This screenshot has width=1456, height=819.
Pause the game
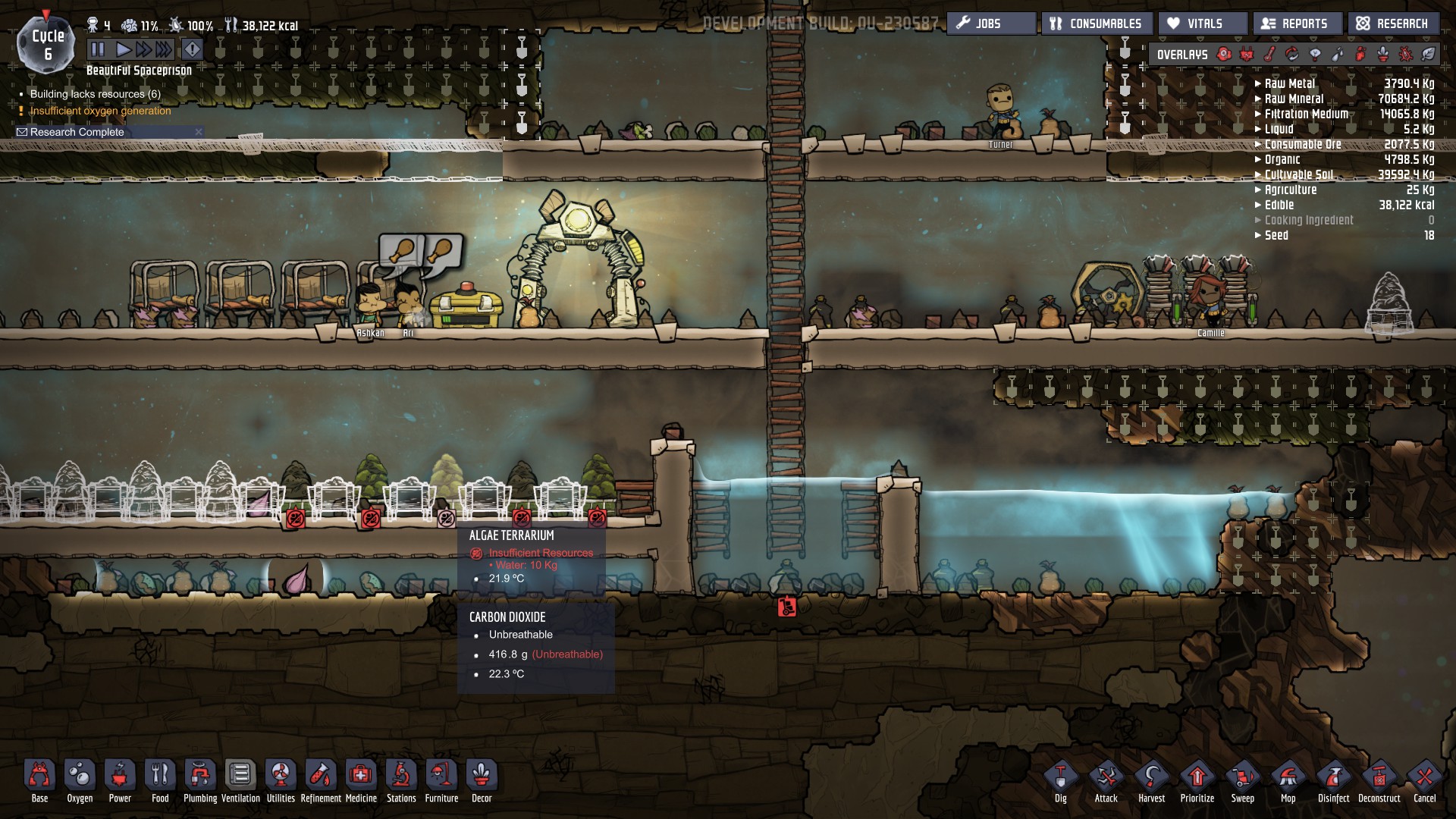click(98, 50)
